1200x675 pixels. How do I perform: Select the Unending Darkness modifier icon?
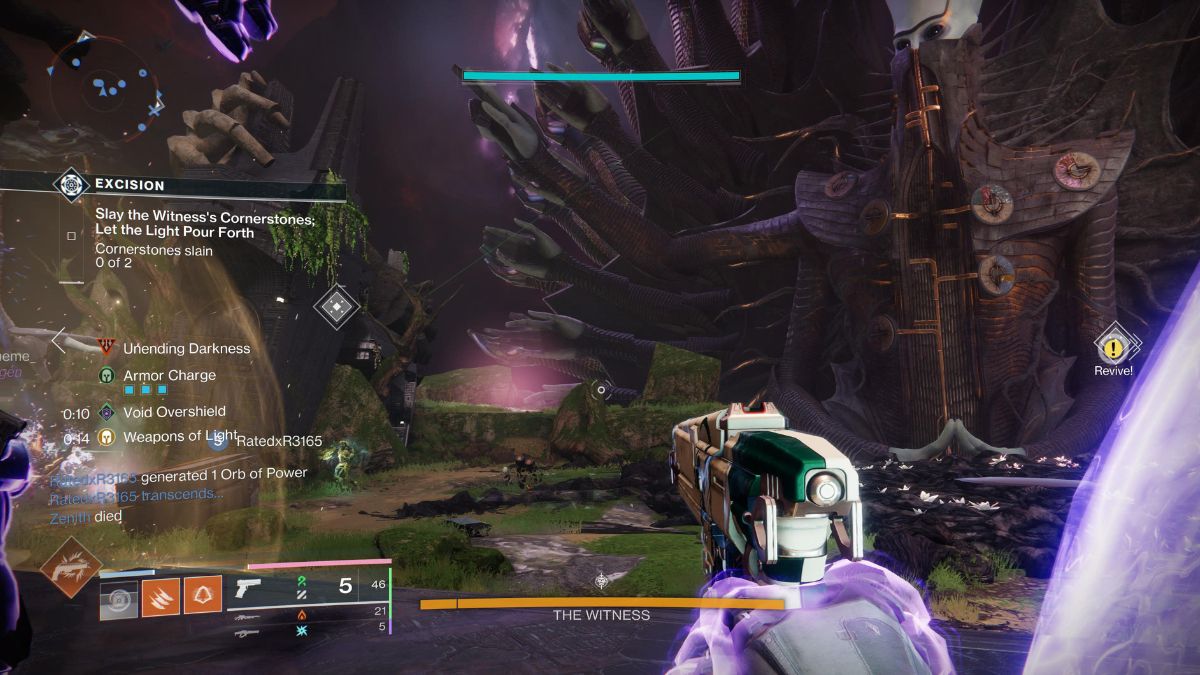(x=106, y=348)
